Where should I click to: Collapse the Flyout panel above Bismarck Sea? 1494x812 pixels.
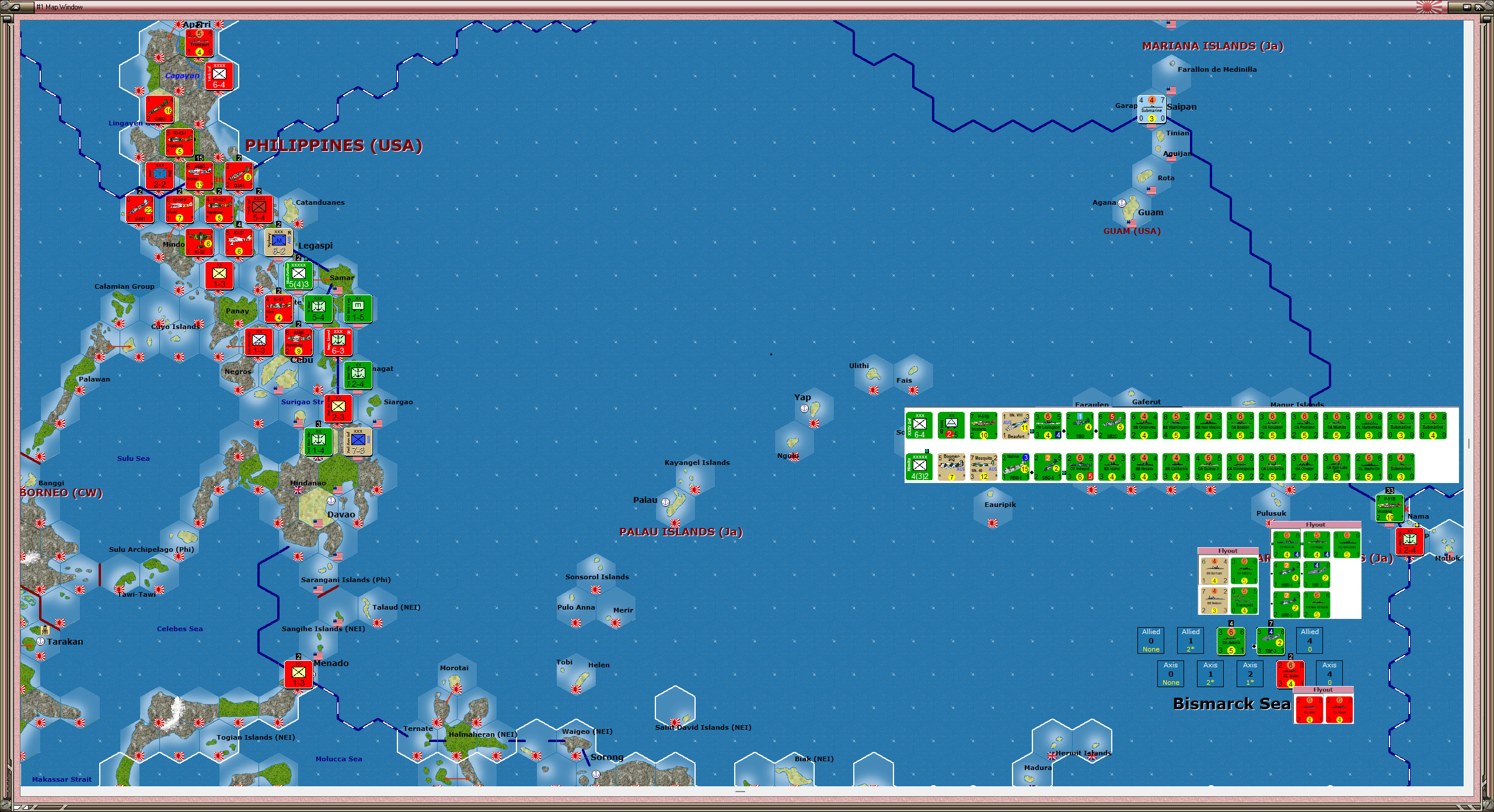click(x=1322, y=689)
